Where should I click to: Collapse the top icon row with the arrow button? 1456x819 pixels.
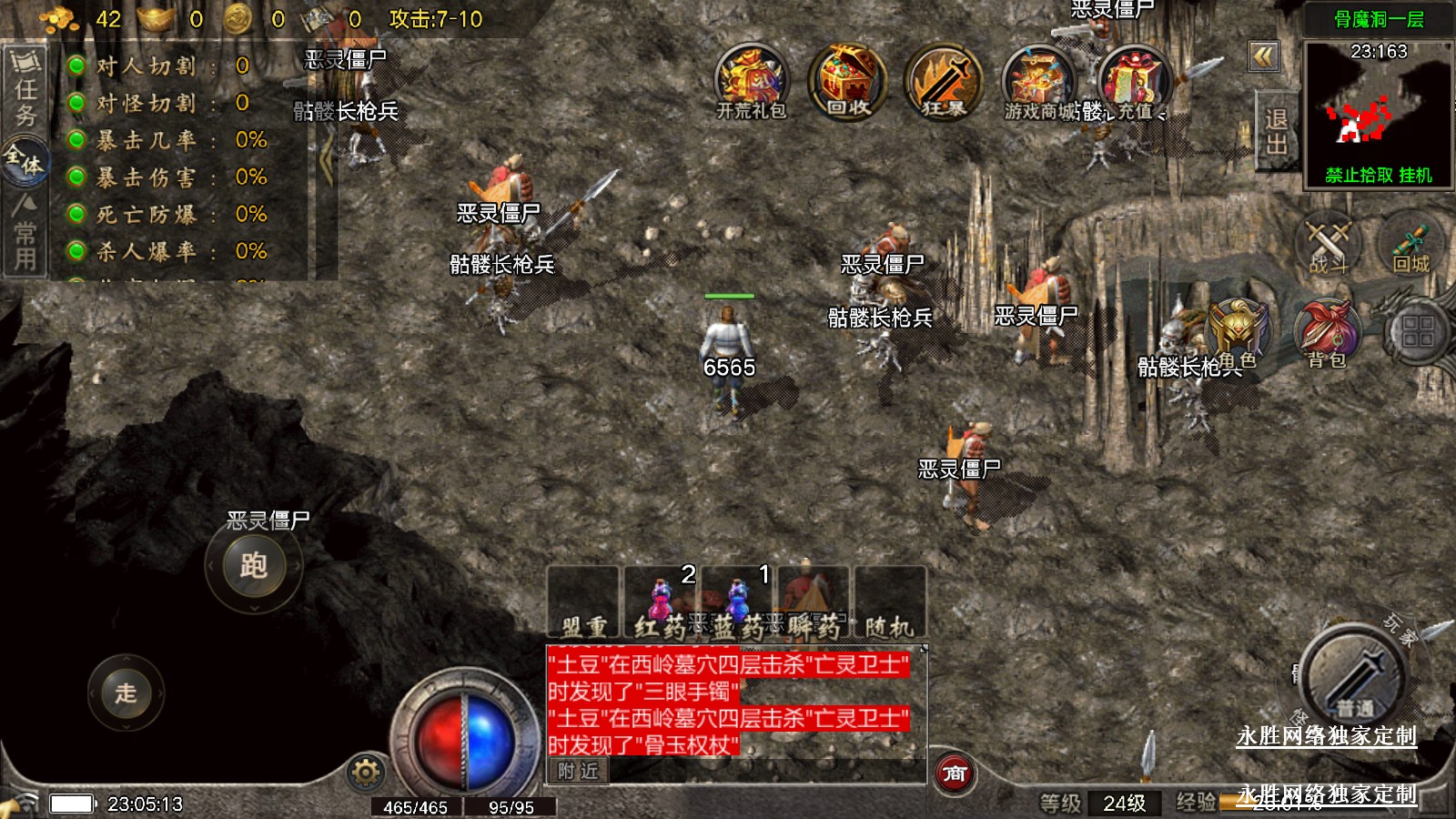tap(1263, 57)
